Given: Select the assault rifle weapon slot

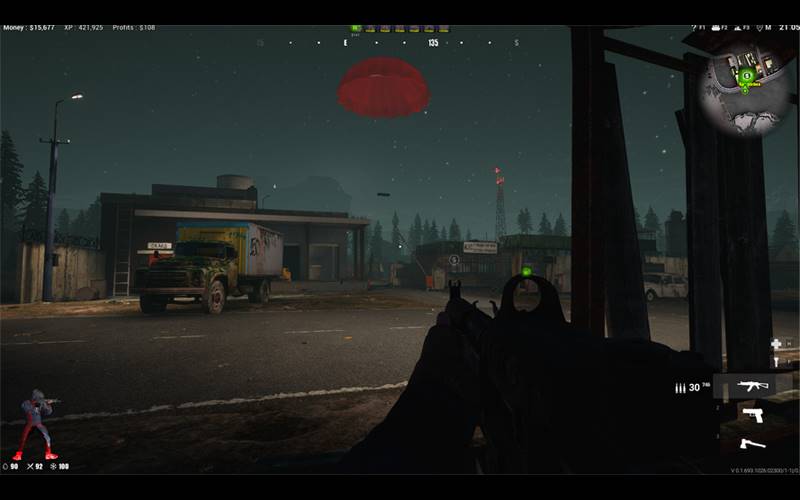Looking at the screenshot, I should (x=753, y=386).
